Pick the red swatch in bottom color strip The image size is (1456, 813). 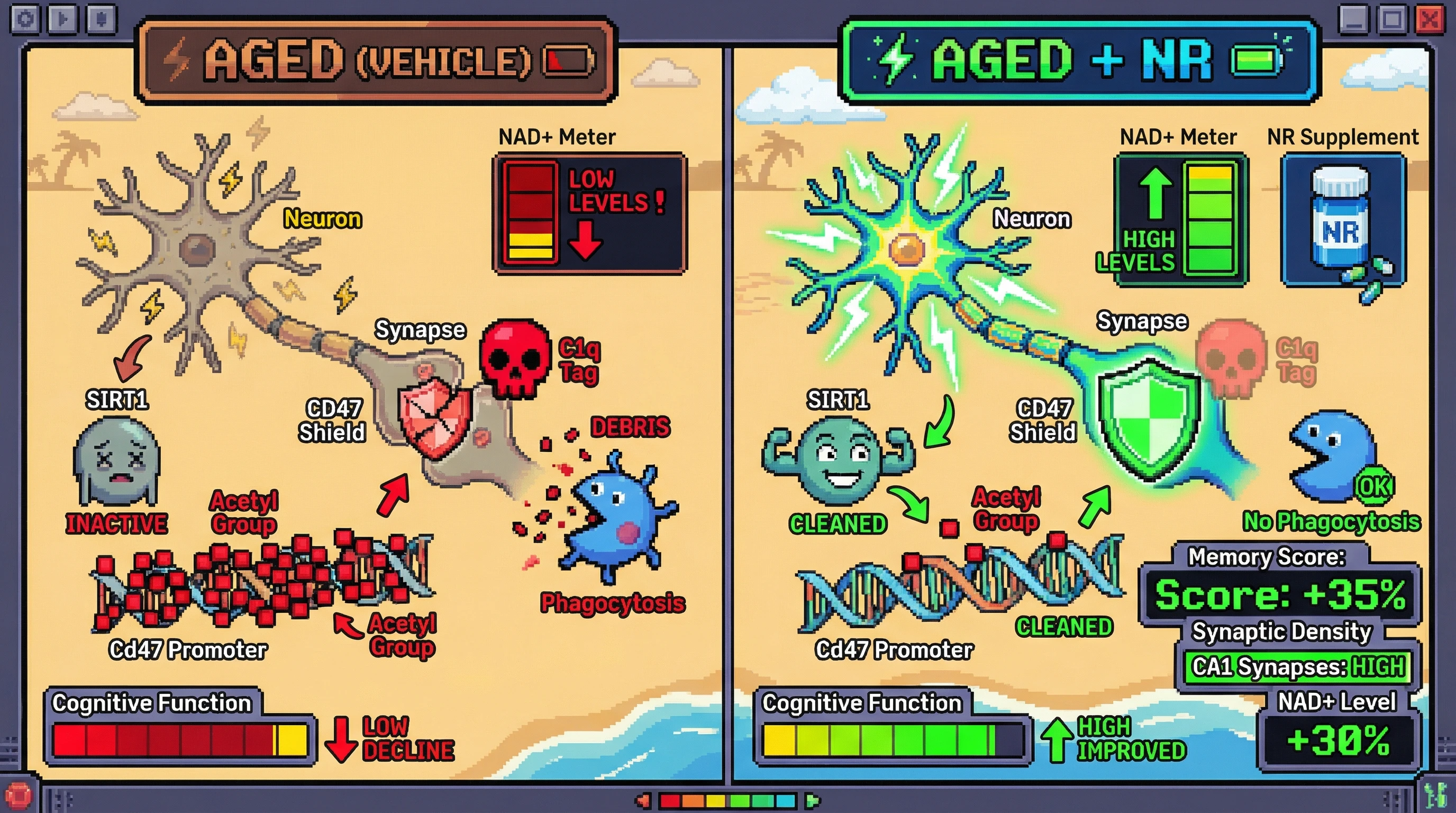click(x=670, y=801)
